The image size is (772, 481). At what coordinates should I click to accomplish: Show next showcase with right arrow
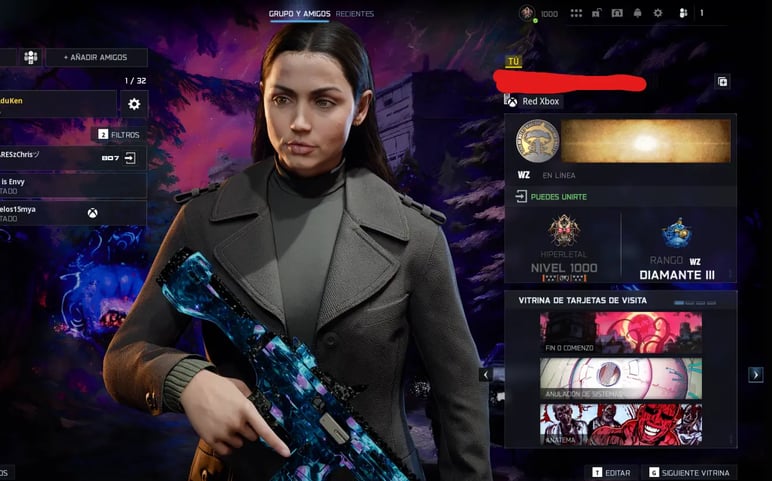point(756,374)
